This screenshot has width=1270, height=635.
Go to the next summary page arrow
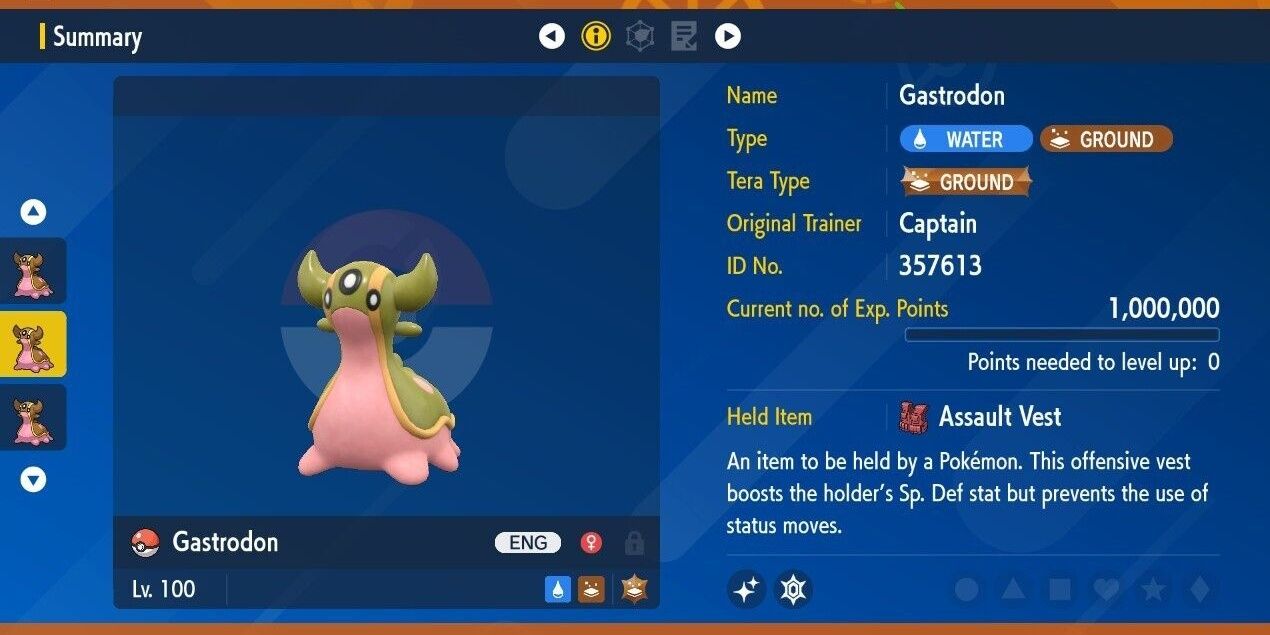pos(728,37)
